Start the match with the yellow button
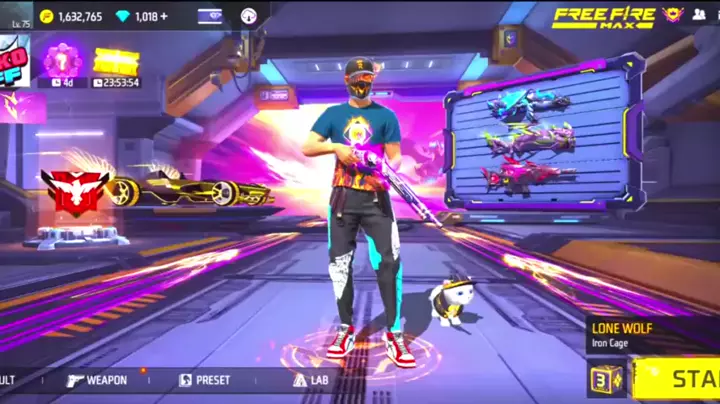Image resolution: width=720 pixels, height=404 pixels. click(x=680, y=380)
